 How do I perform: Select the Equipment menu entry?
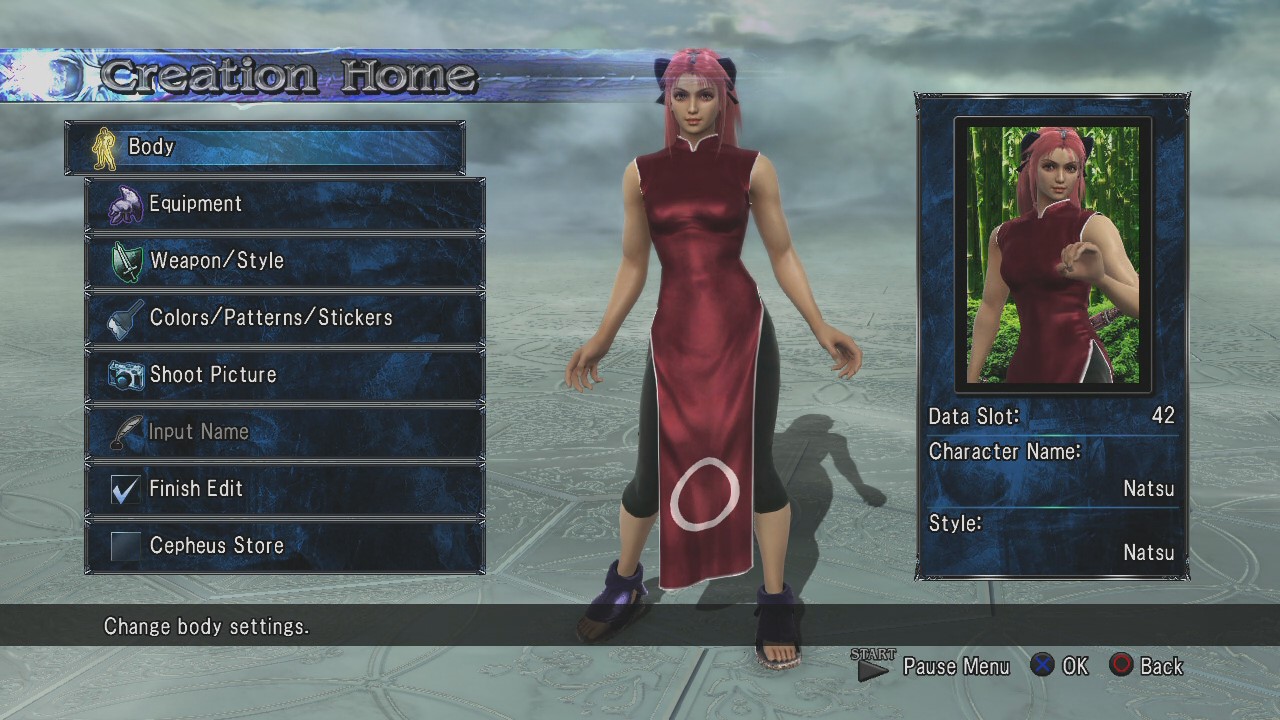(285, 205)
